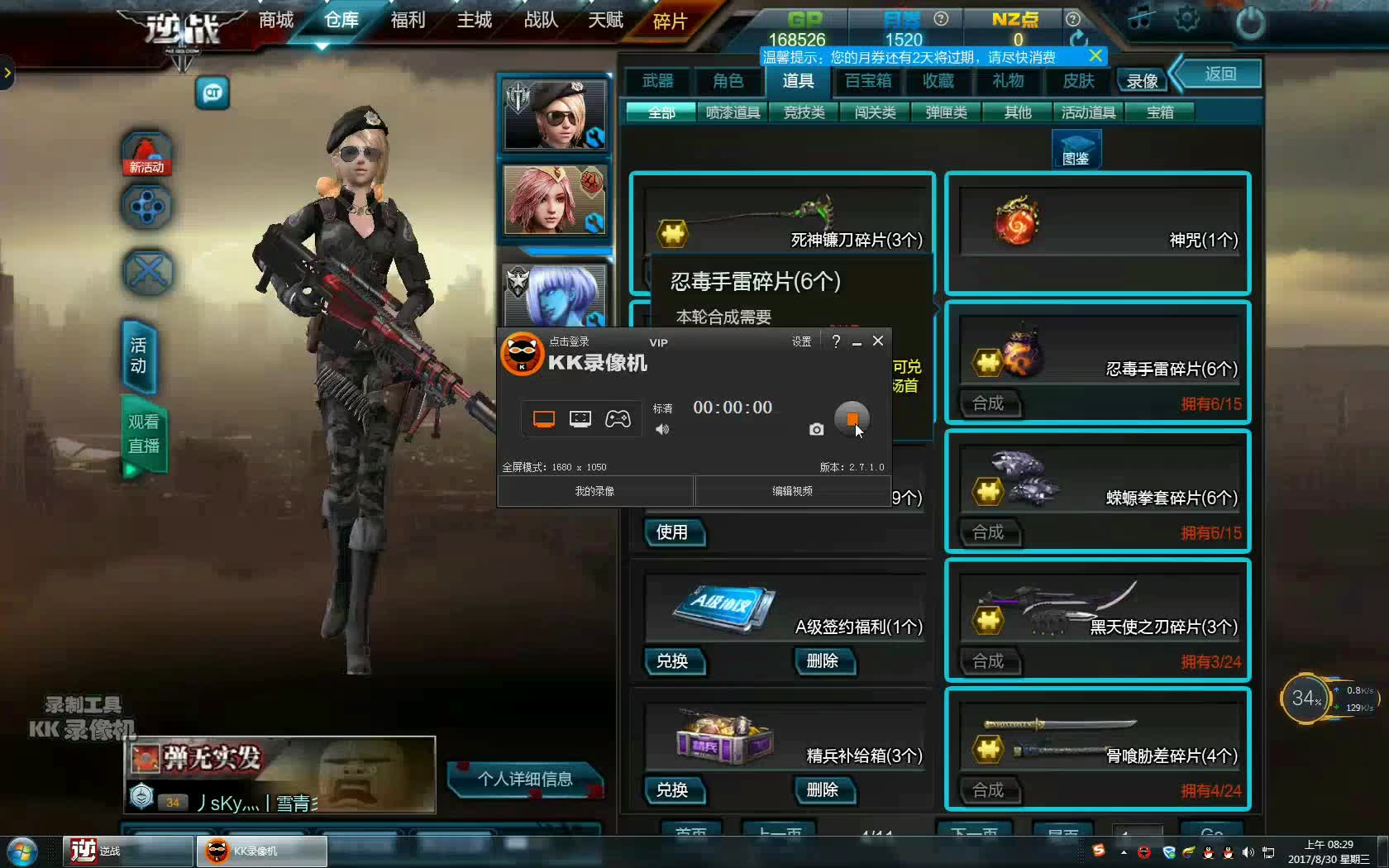Open the 观看直播 live stream button
Screen dimensions: 1389x868
(144, 435)
